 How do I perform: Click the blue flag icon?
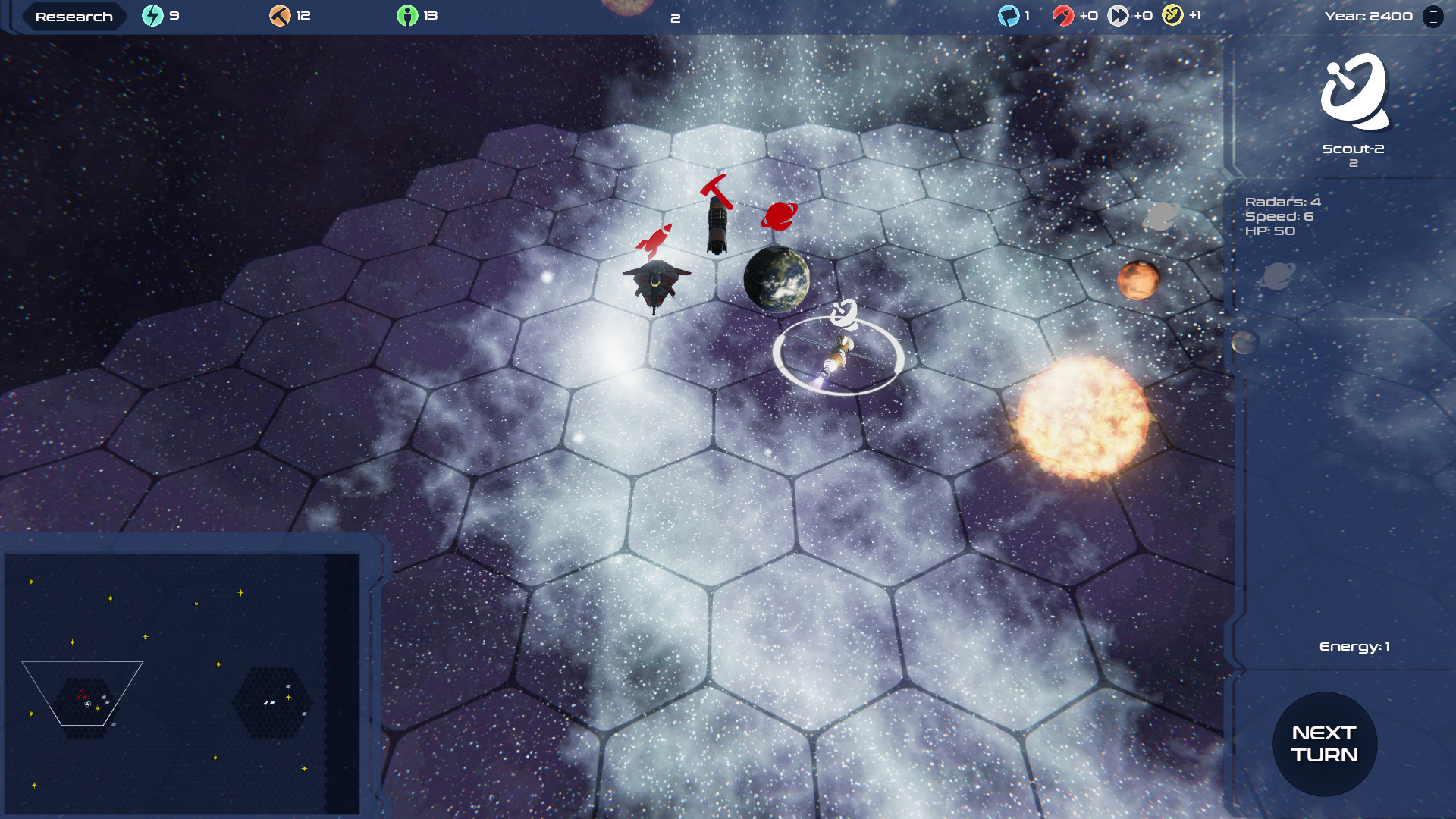[1009, 16]
